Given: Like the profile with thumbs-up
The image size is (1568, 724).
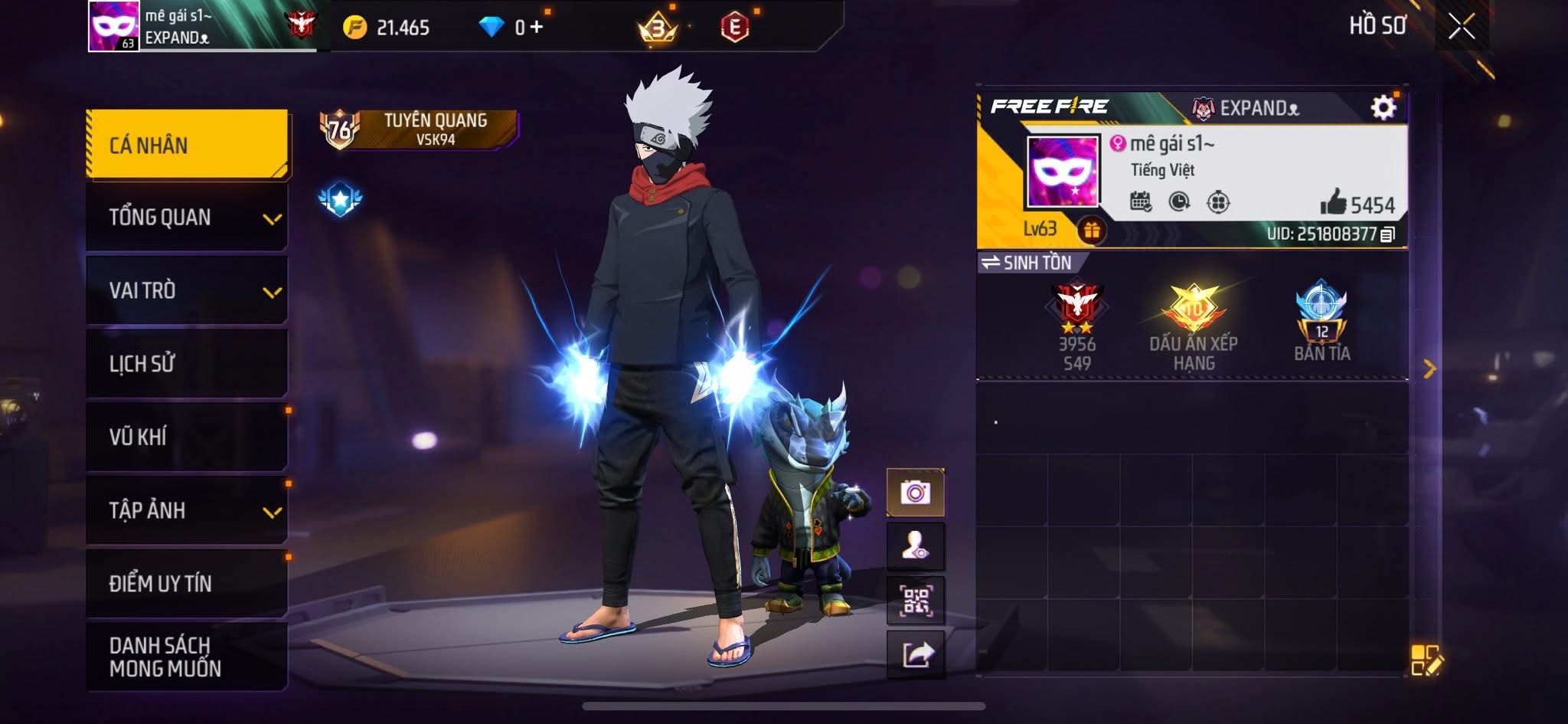Looking at the screenshot, I should (x=1334, y=202).
